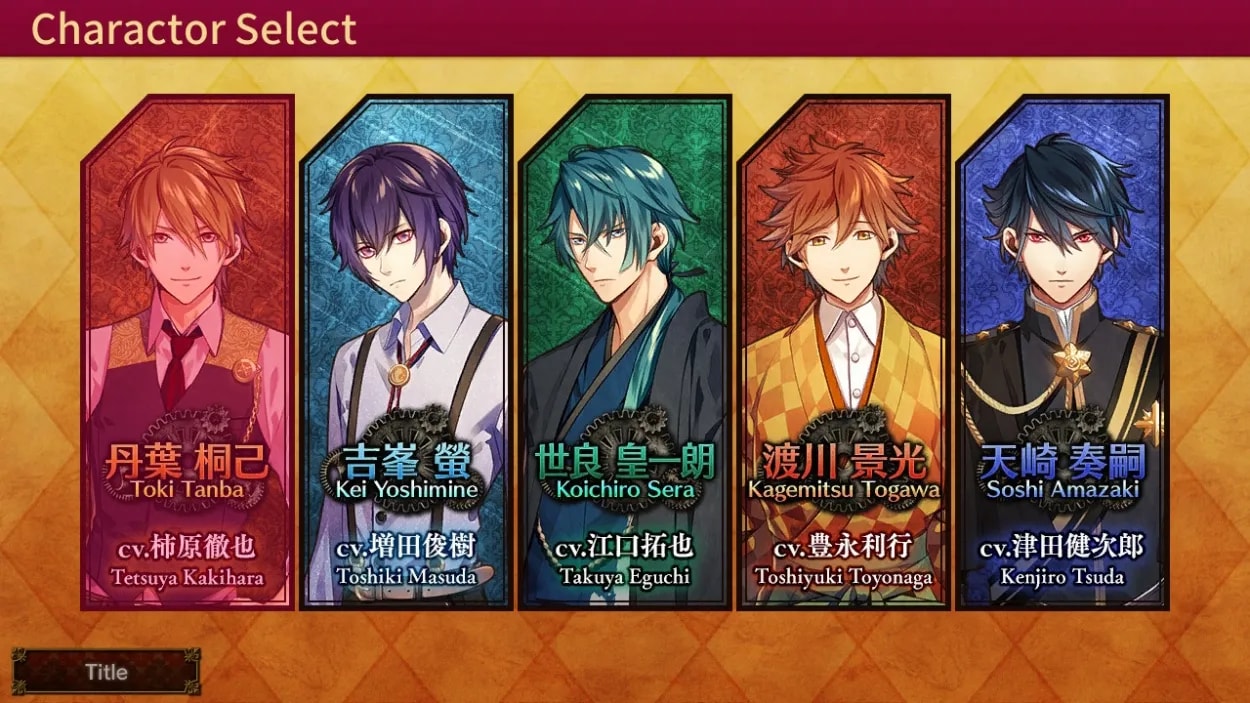Select Kagemitsu Togawa's character card
This screenshot has width=1250, height=703.
point(844,352)
